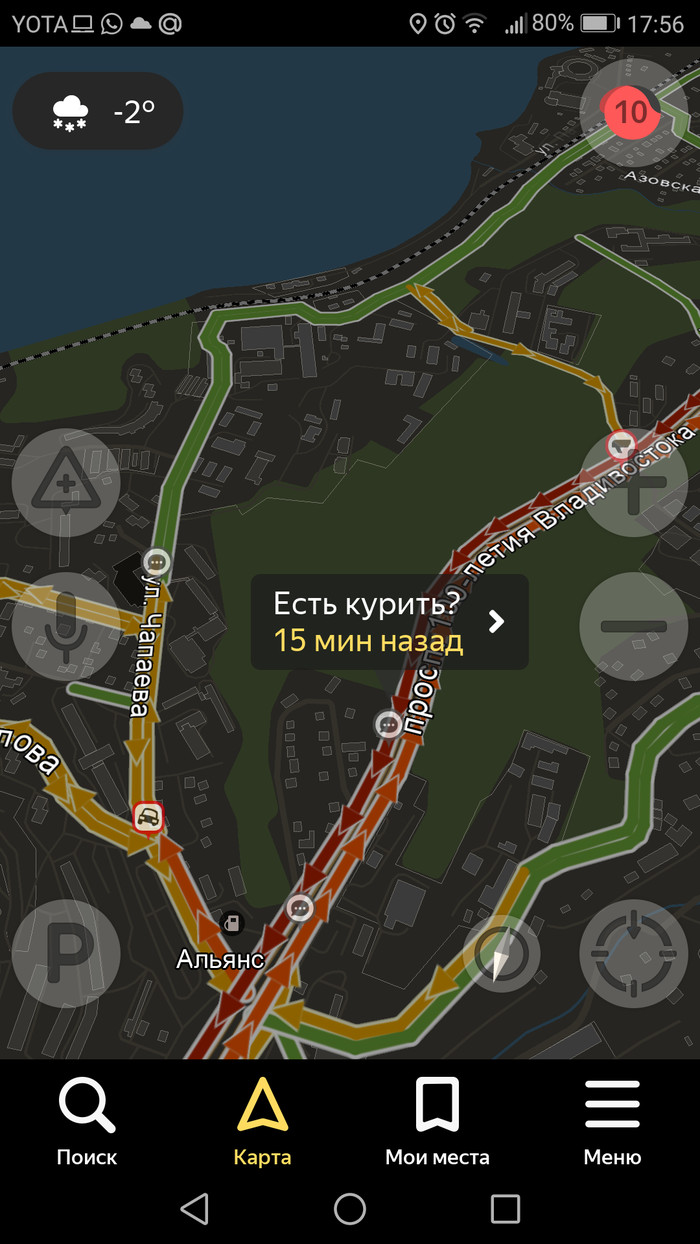
Task: Toggle the parking layer P button
Action: point(66,953)
